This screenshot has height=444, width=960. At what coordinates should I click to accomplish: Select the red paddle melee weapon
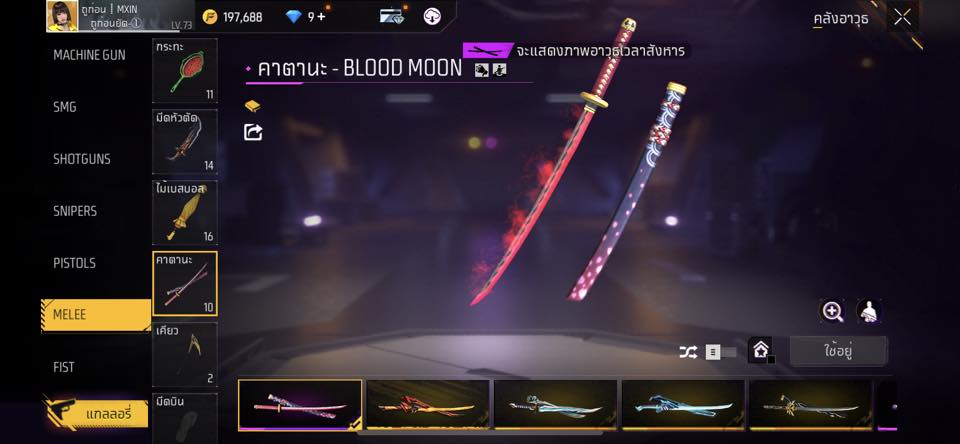184,71
